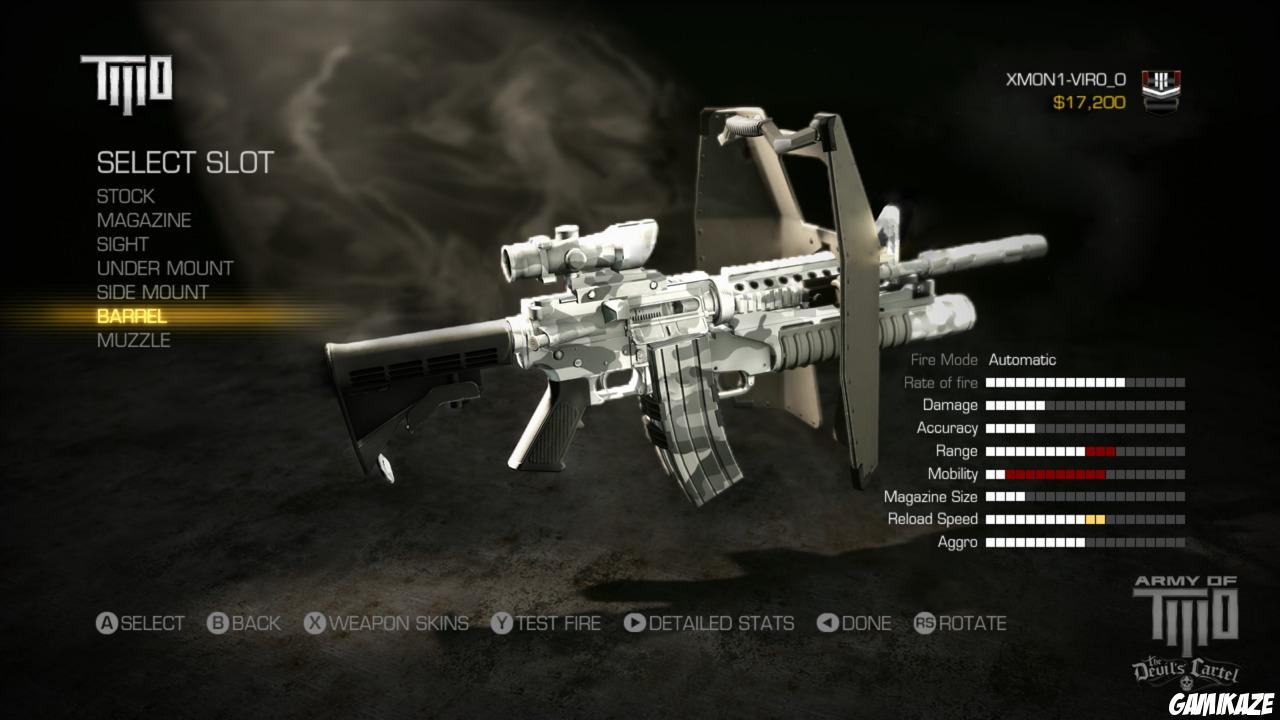The height and width of the screenshot is (720, 1280).
Task: Toggle the STOCK slot selection
Action: coord(124,196)
